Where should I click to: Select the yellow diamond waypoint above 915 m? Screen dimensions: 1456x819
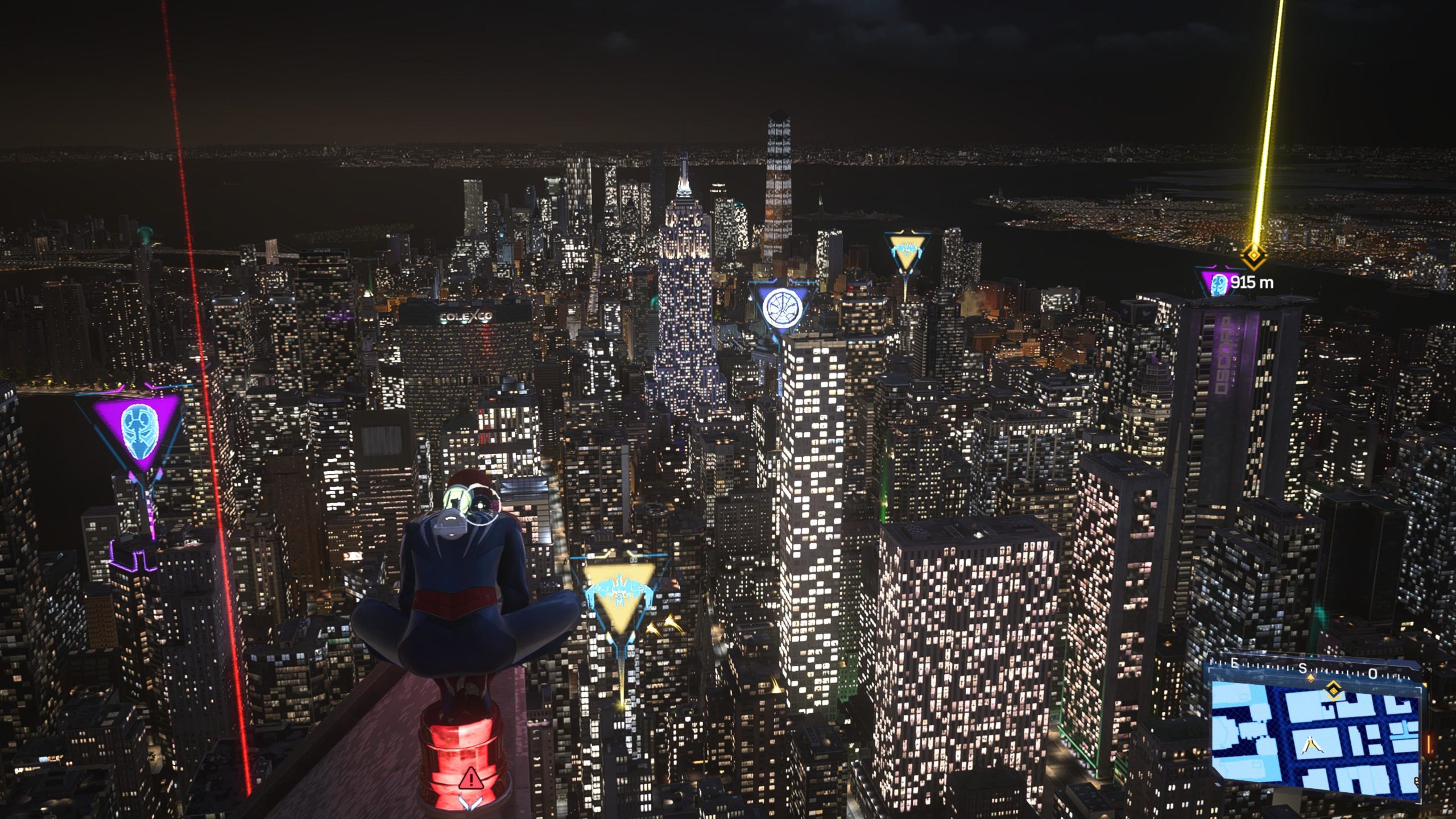tap(1252, 257)
